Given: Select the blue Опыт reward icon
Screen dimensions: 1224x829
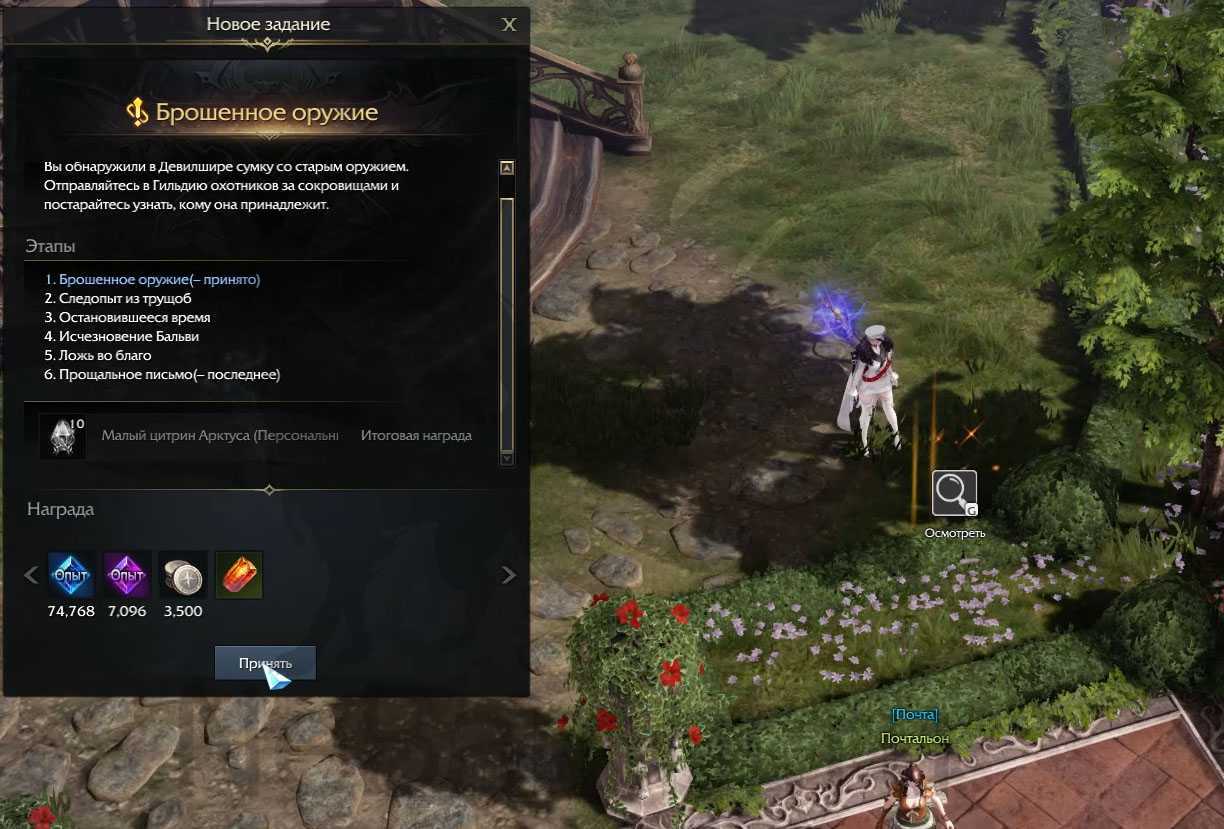Looking at the screenshot, I should click(71, 575).
